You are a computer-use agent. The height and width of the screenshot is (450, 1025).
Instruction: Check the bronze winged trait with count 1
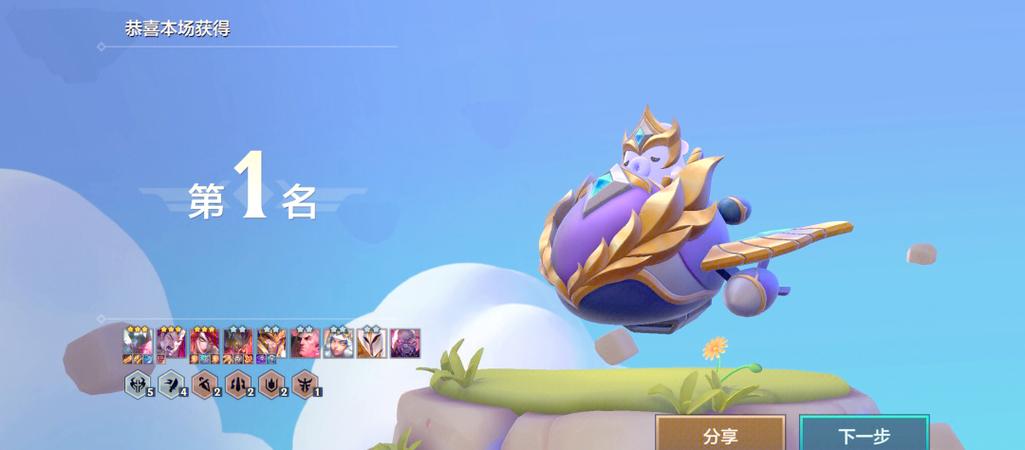click(304, 384)
